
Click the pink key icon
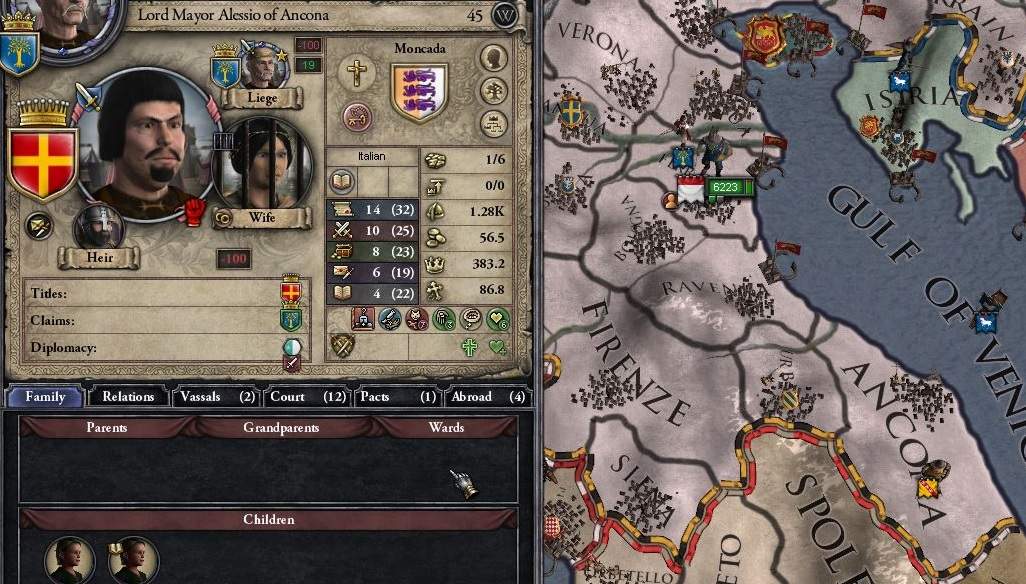tap(357, 116)
